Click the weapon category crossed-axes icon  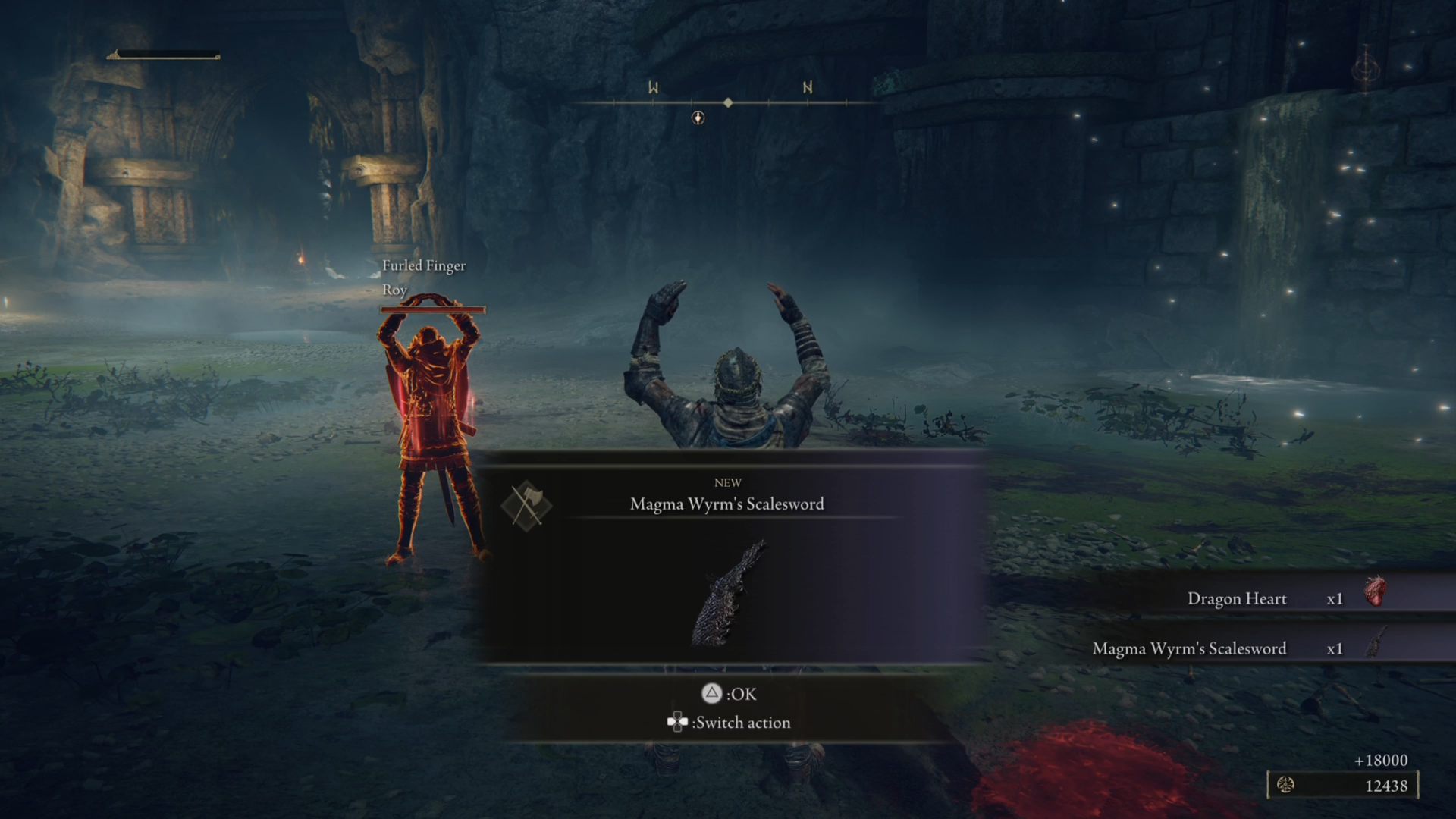click(x=526, y=505)
